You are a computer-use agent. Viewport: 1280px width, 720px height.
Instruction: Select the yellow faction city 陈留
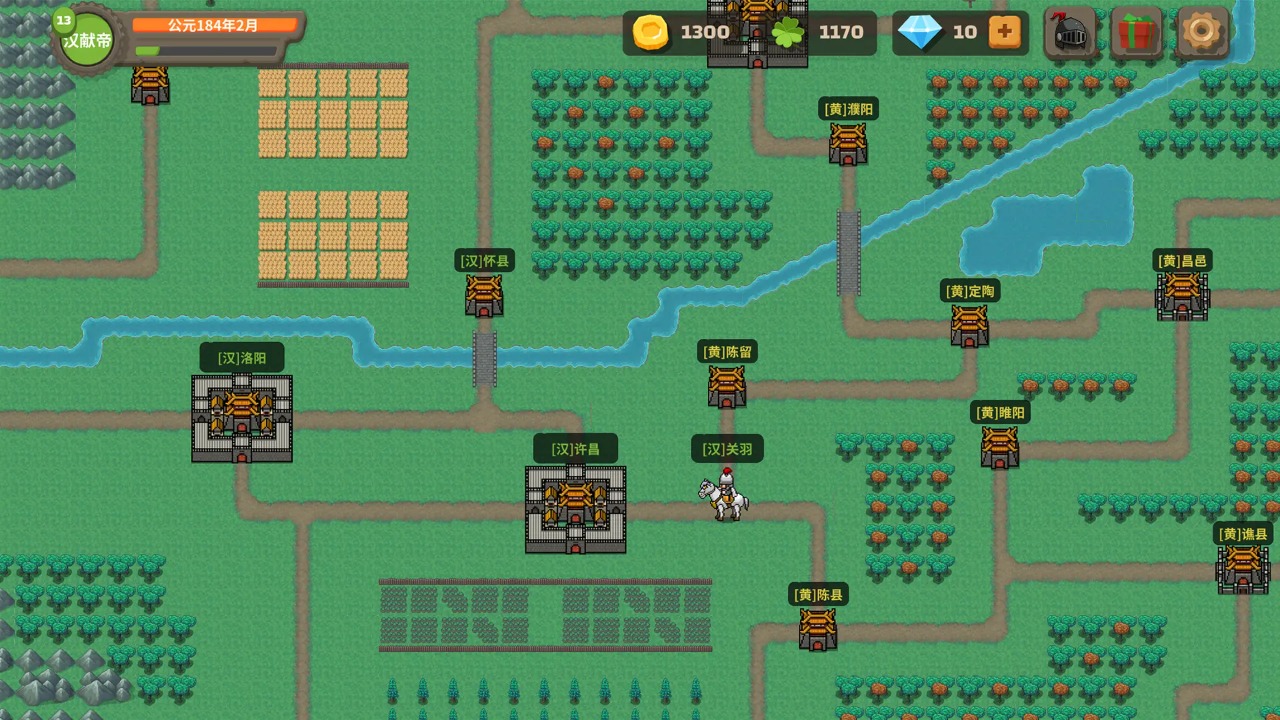click(726, 385)
